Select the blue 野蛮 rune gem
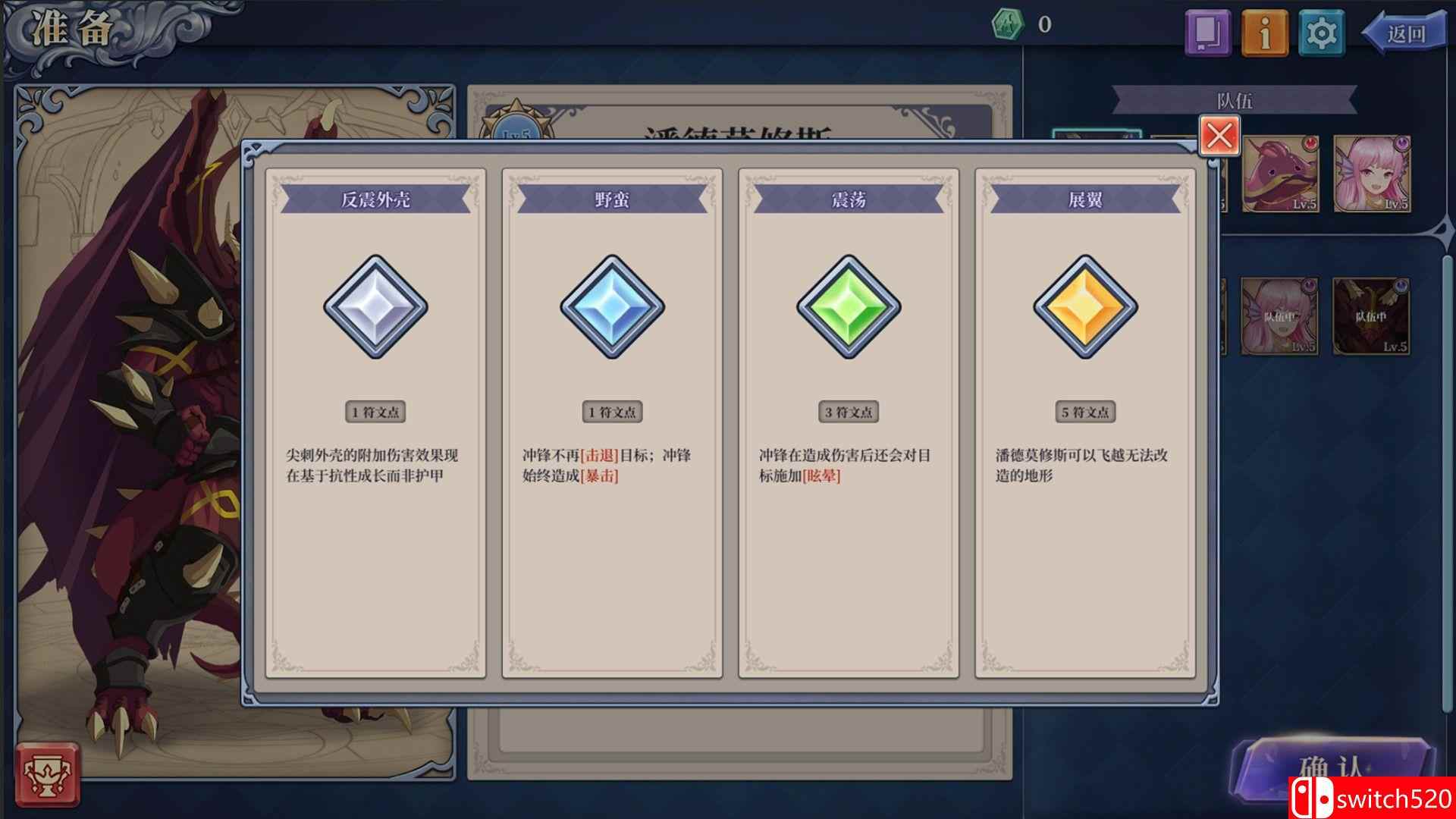Image resolution: width=1456 pixels, height=819 pixels. coord(613,308)
